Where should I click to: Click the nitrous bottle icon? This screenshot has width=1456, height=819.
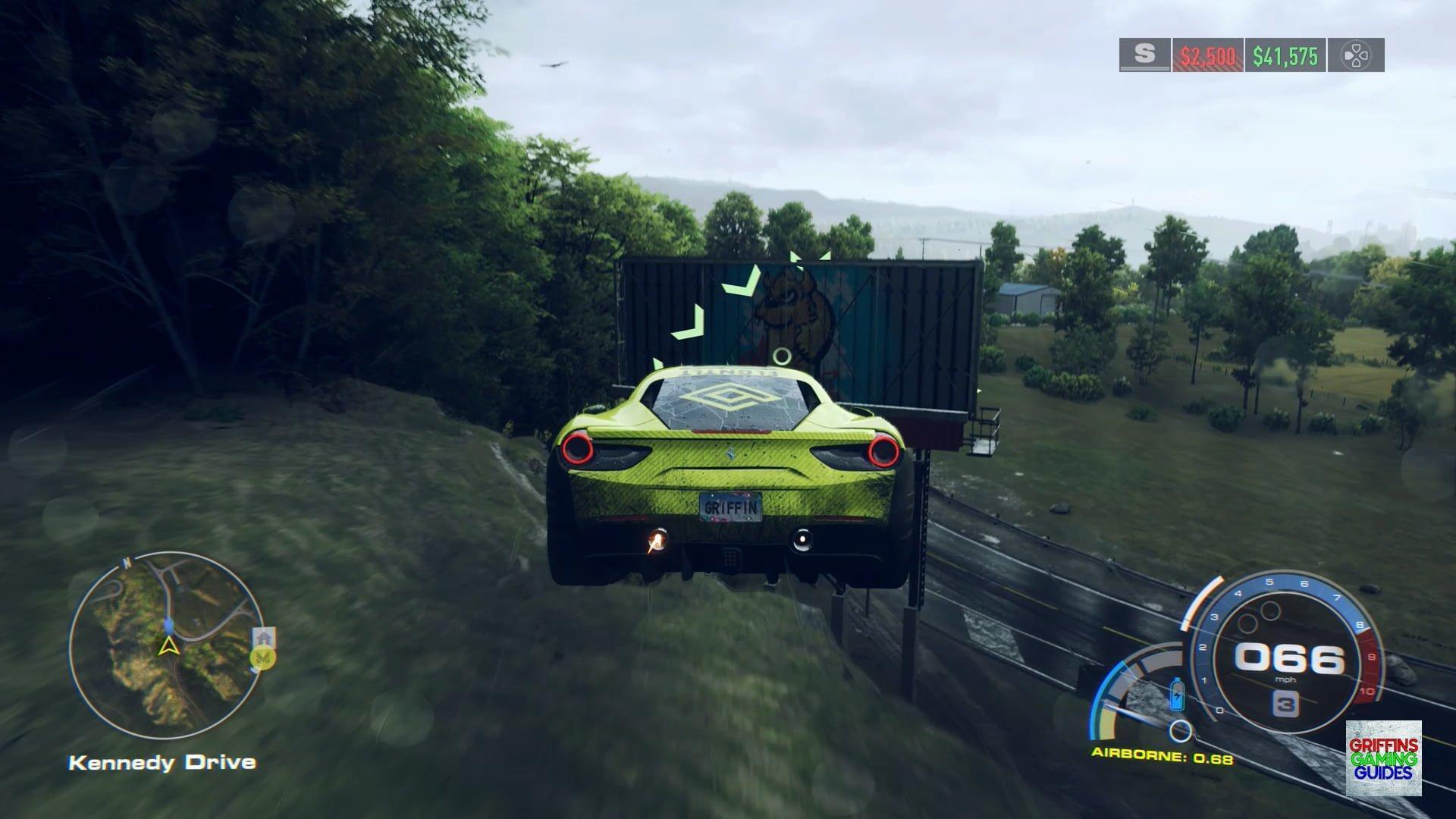(1177, 695)
